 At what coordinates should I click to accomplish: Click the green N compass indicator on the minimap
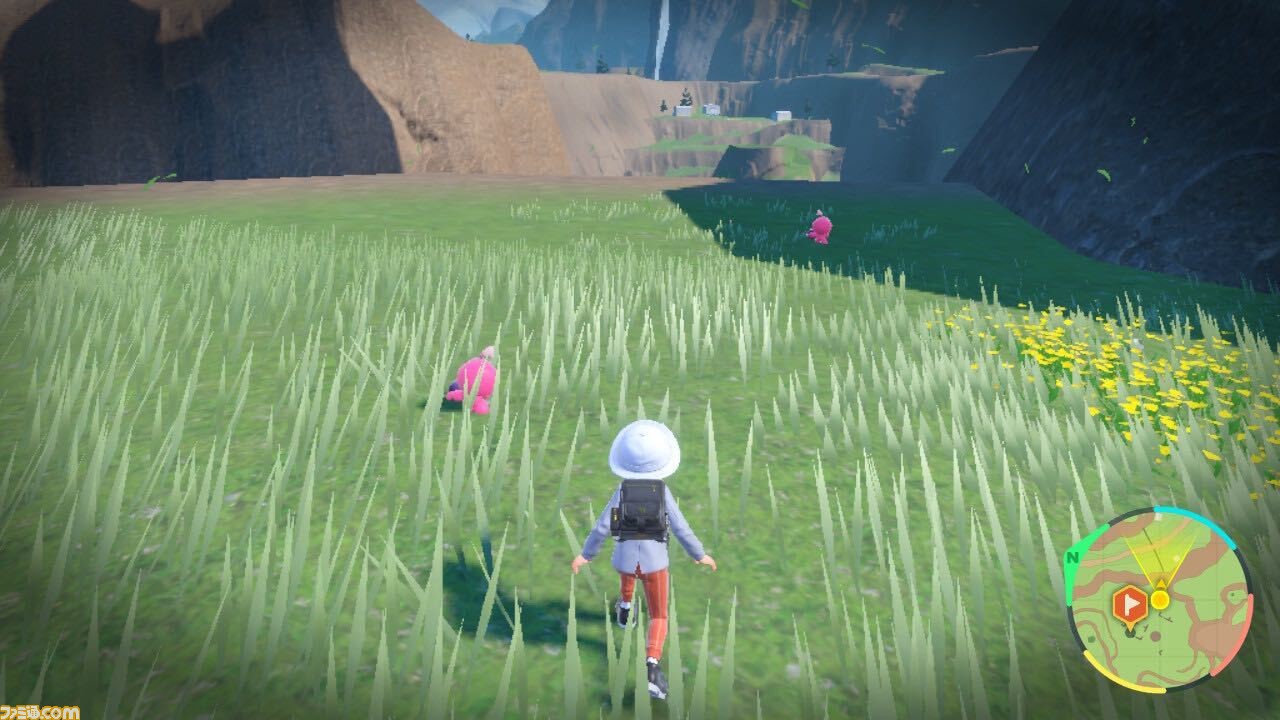tap(1074, 556)
